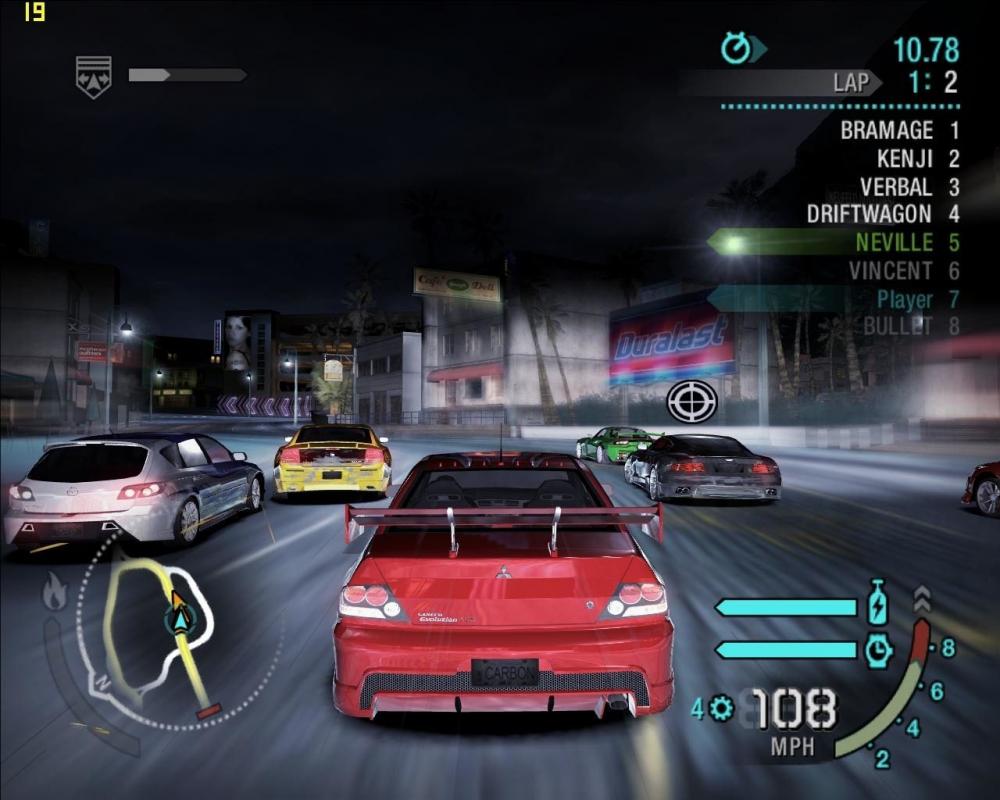Activate the nitrous bottle icon
The height and width of the screenshot is (800, 1000).
point(877,607)
